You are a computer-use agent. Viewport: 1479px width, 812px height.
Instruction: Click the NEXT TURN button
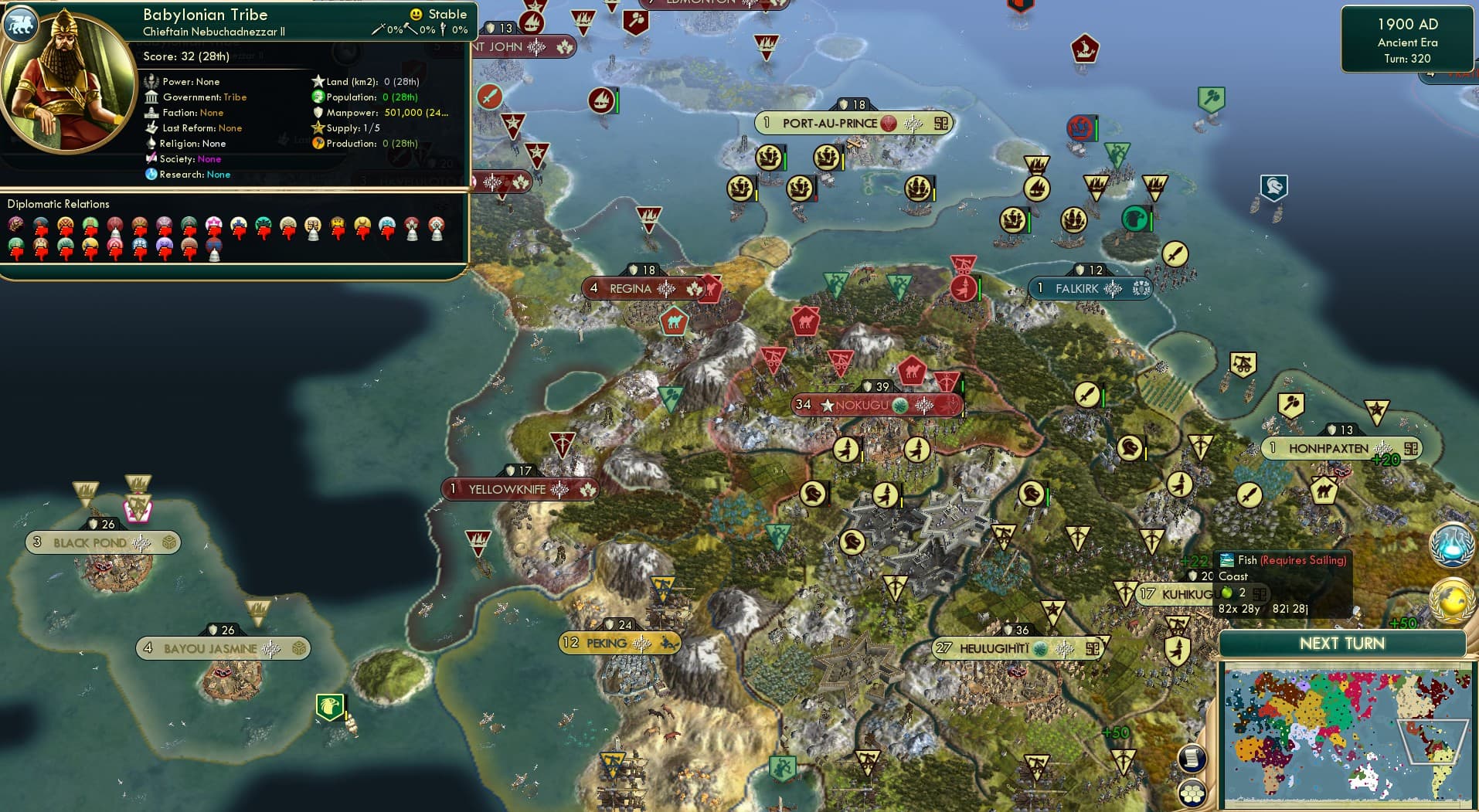[x=1342, y=643]
